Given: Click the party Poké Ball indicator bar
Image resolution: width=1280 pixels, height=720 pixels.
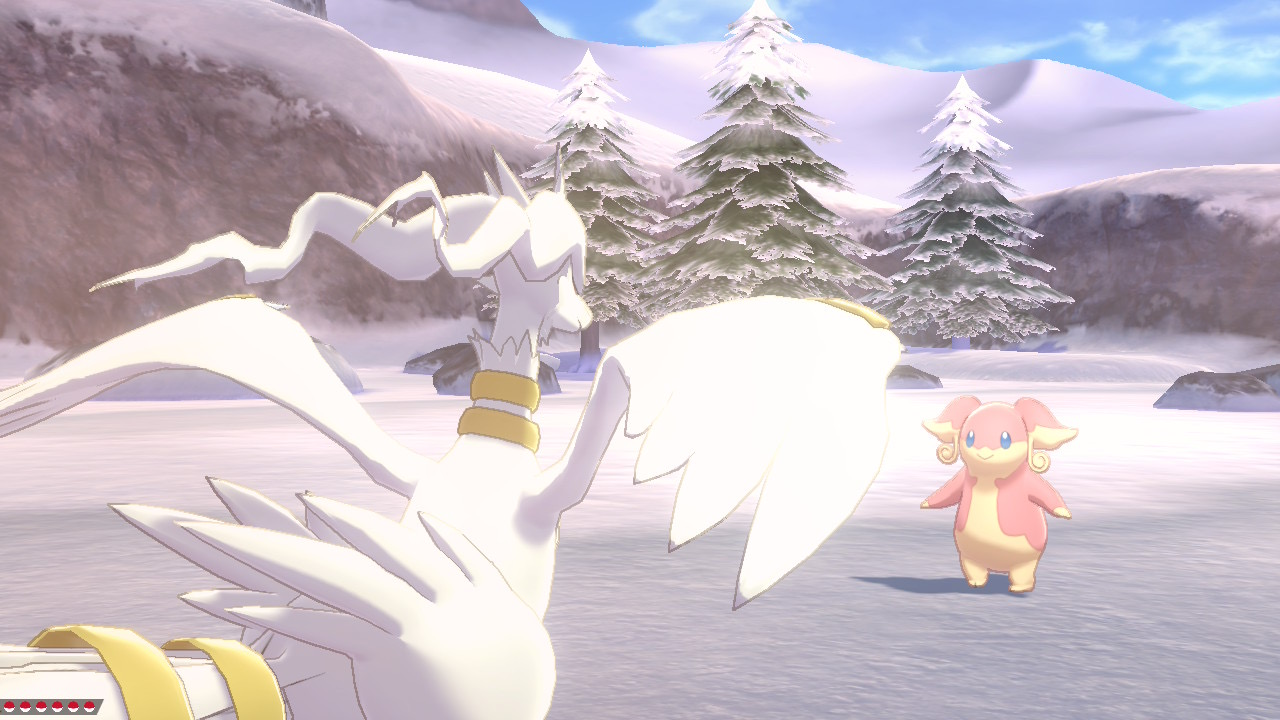Looking at the screenshot, I should 50,706.
